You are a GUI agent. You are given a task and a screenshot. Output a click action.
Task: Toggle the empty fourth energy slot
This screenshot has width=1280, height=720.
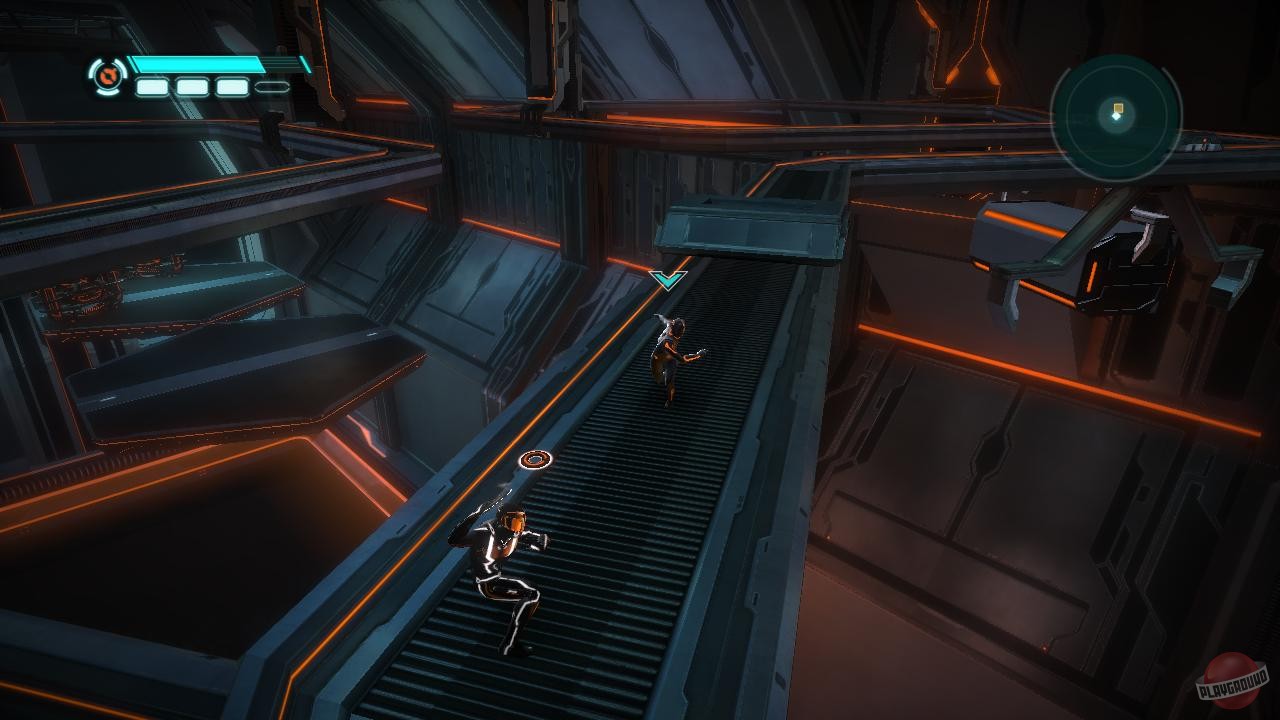[x=271, y=86]
